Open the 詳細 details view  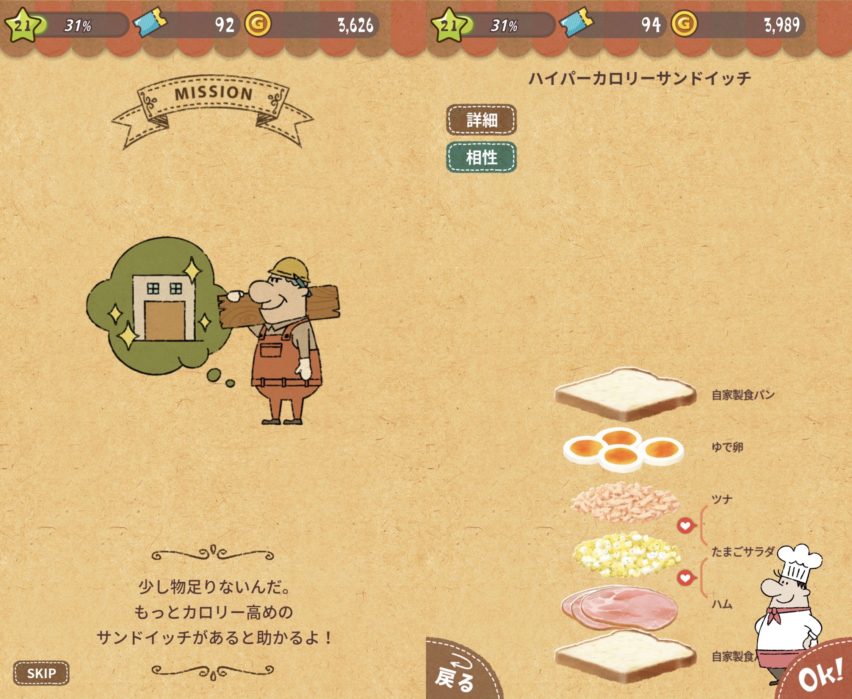click(x=481, y=120)
